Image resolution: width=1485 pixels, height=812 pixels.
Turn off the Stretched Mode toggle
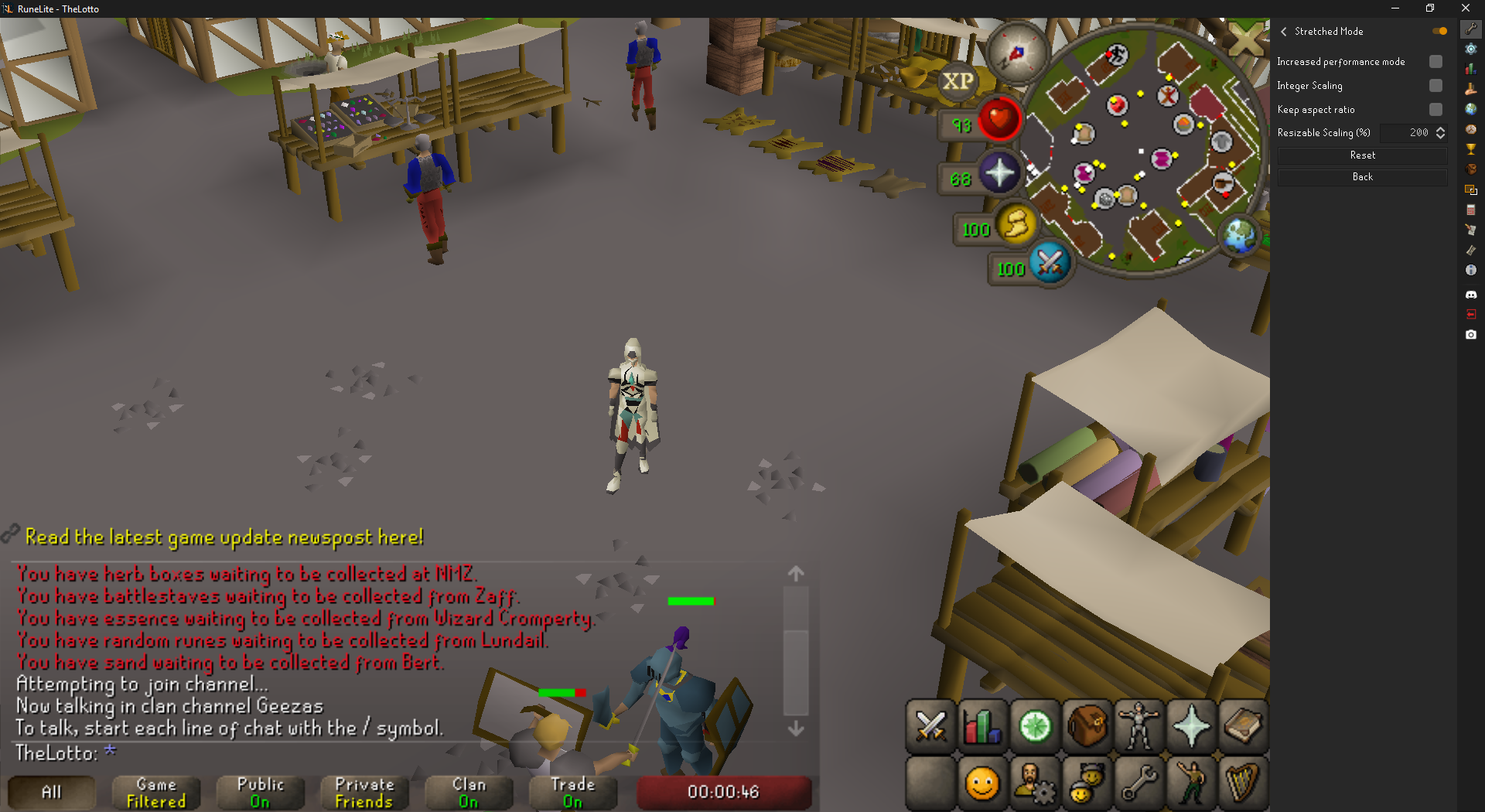pos(1439,32)
